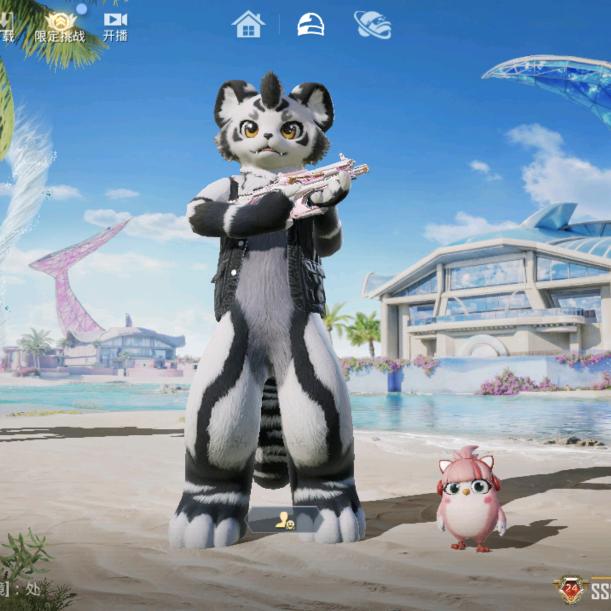Start a livestream with 开播
The height and width of the screenshot is (611, 611).
point(115,26)
